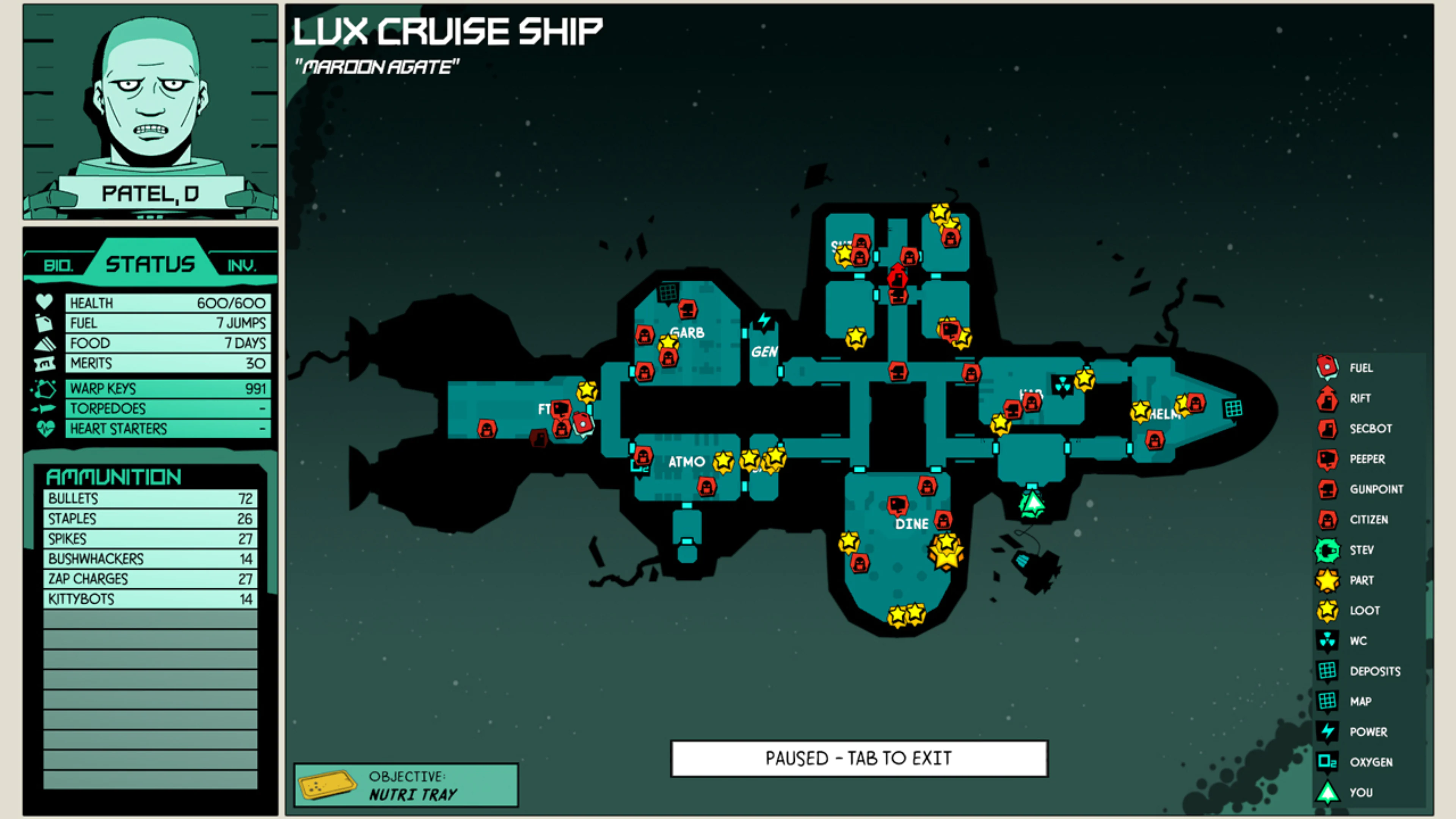Viewport: 1456px width, 819px height.
Task: Click the WC radiation icon in the legend
Action: point(1327,640)
